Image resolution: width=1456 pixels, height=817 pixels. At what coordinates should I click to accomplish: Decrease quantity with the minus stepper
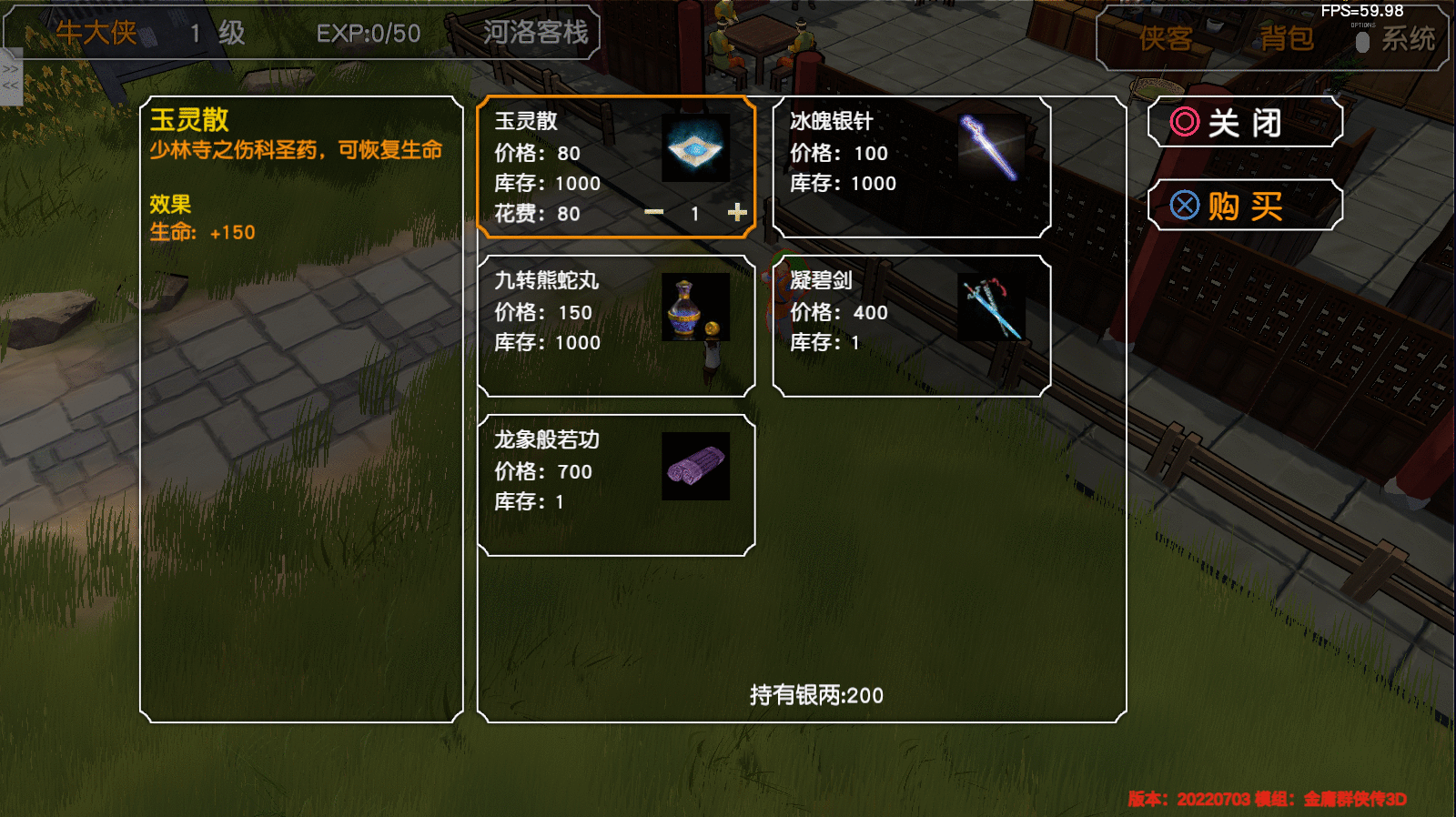[654, 213]
